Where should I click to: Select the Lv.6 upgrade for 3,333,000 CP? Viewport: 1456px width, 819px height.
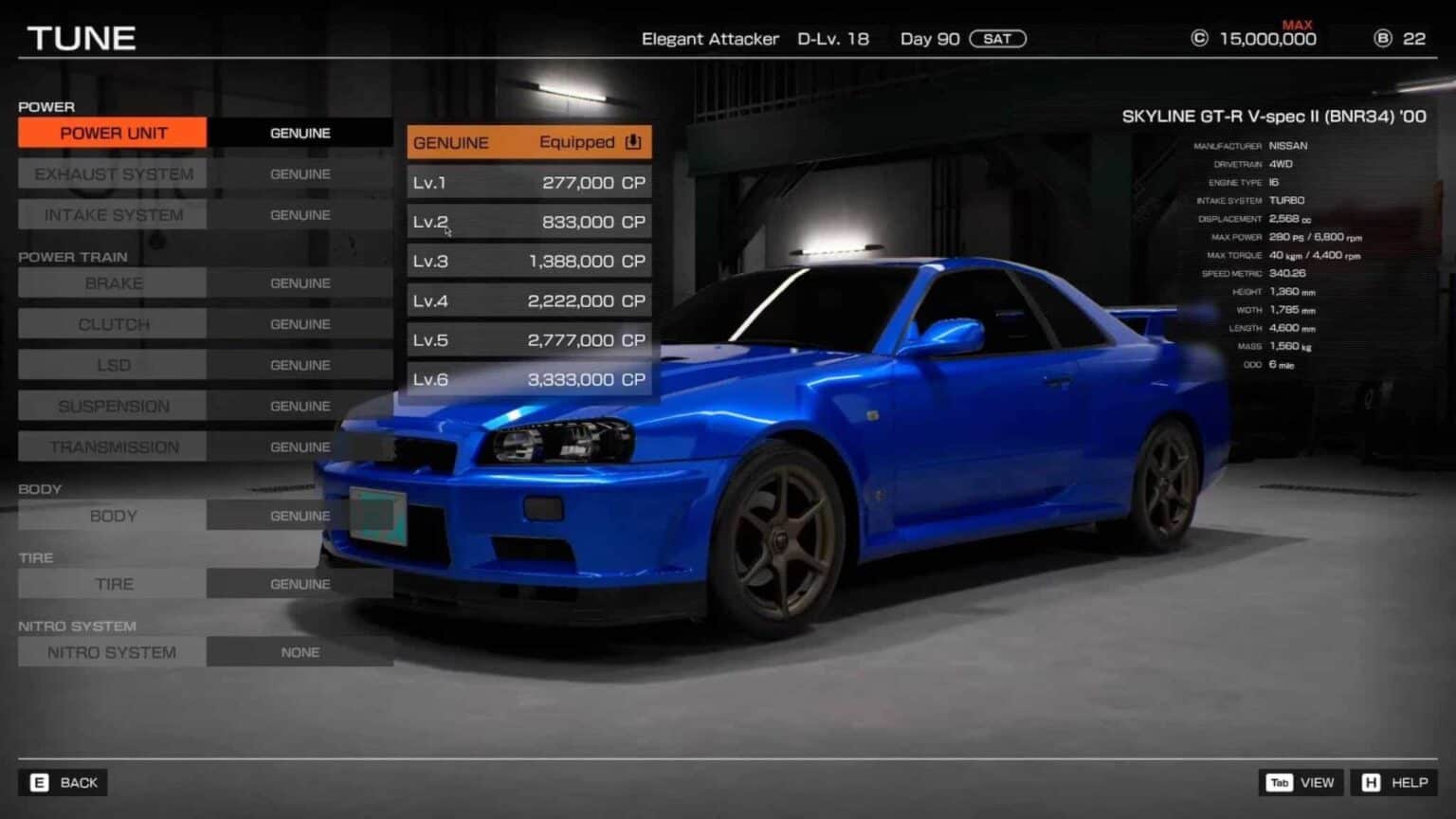[529, 379]
